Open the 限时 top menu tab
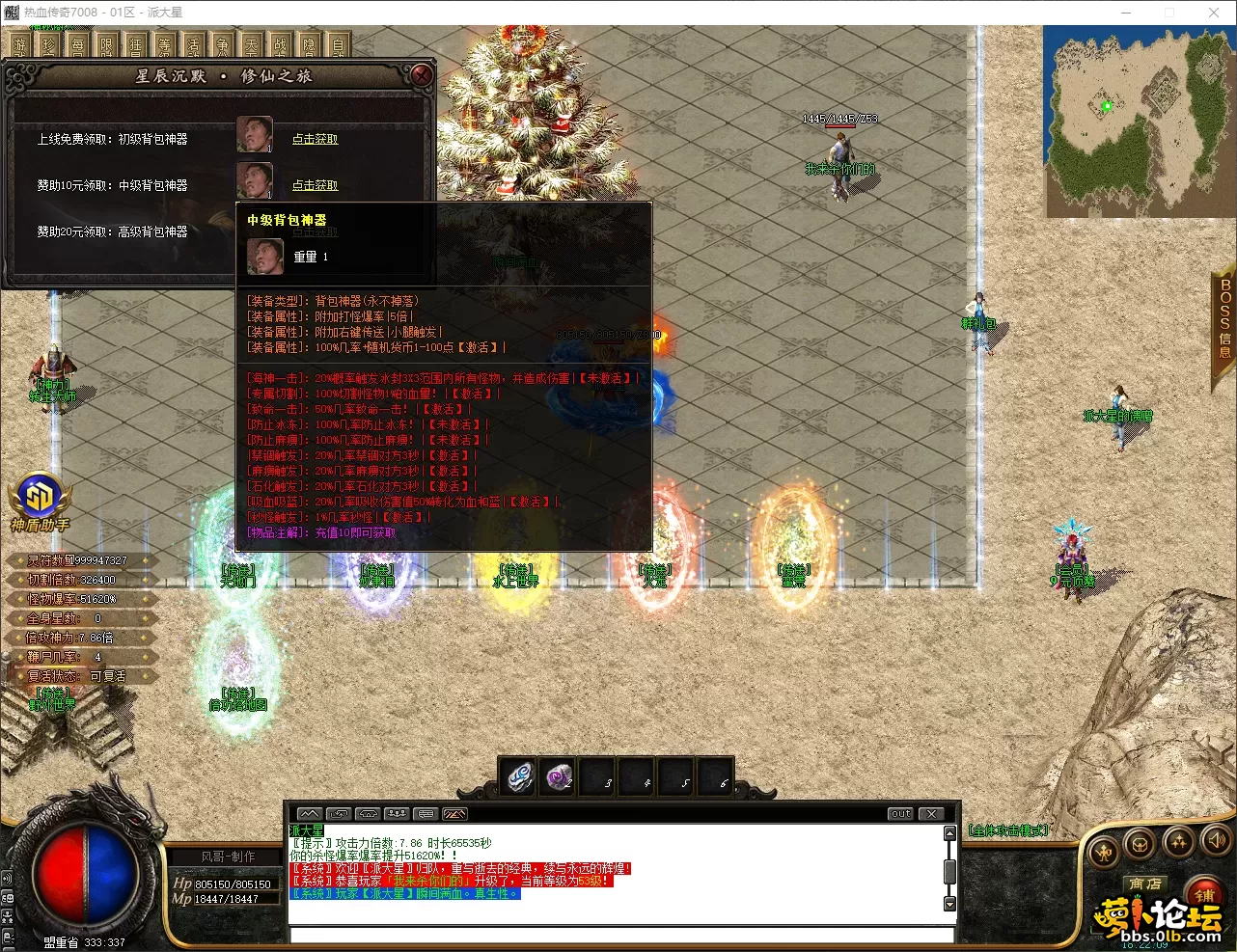 click(106, 44)
